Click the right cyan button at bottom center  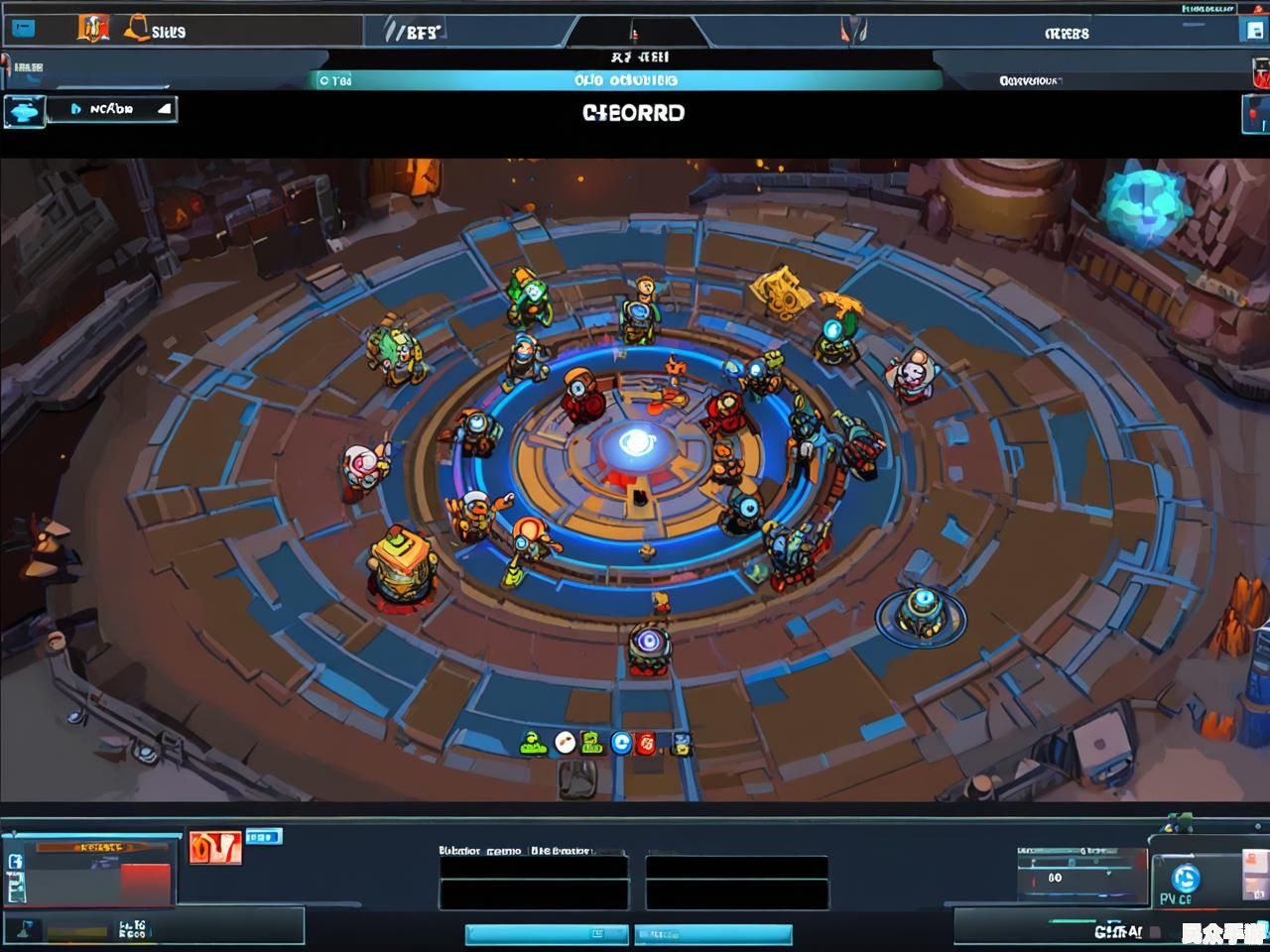pyautogui.click(x=713, y=934)
